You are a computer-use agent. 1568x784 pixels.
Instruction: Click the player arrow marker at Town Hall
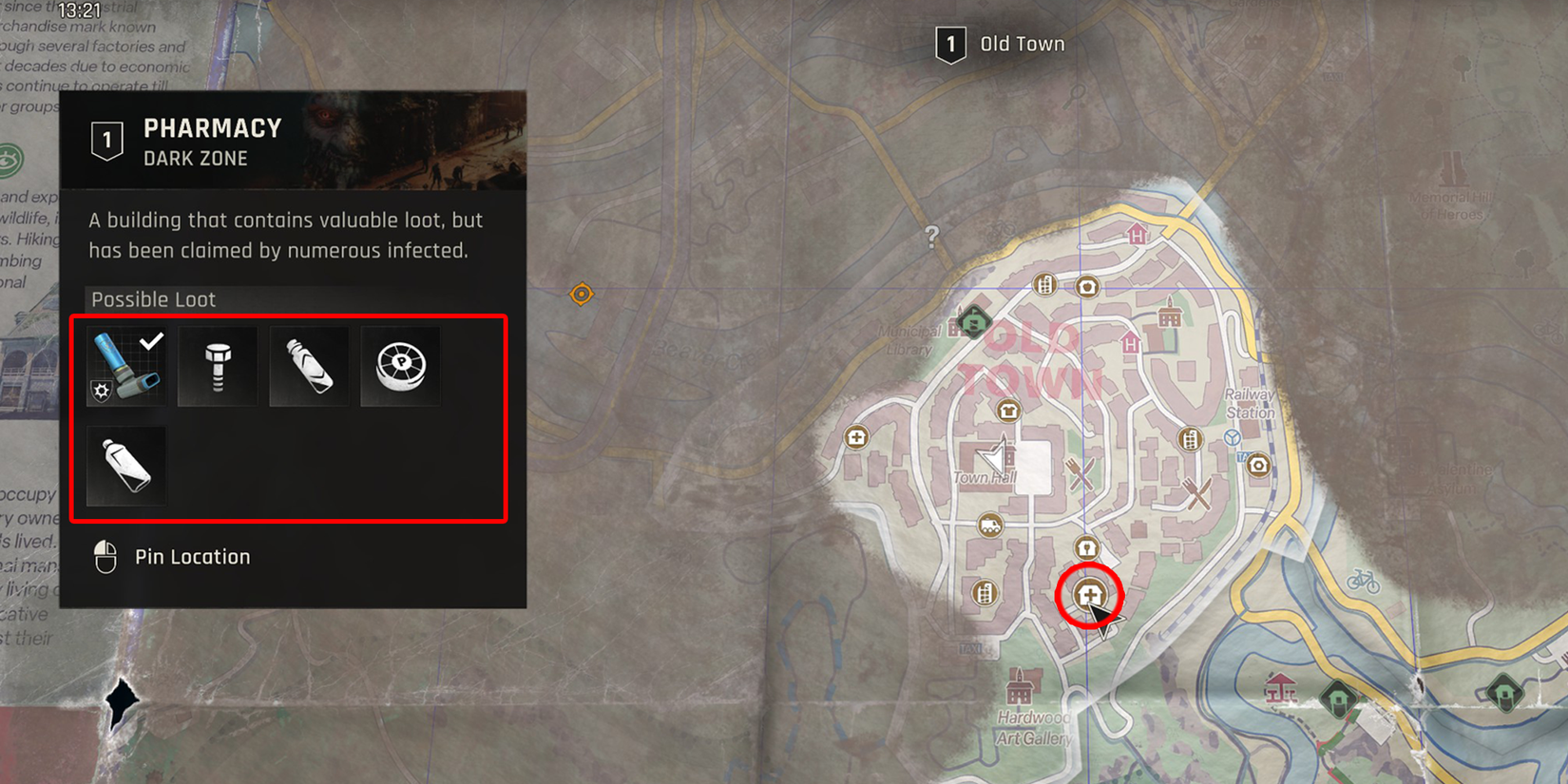click(x=993, y=456)
